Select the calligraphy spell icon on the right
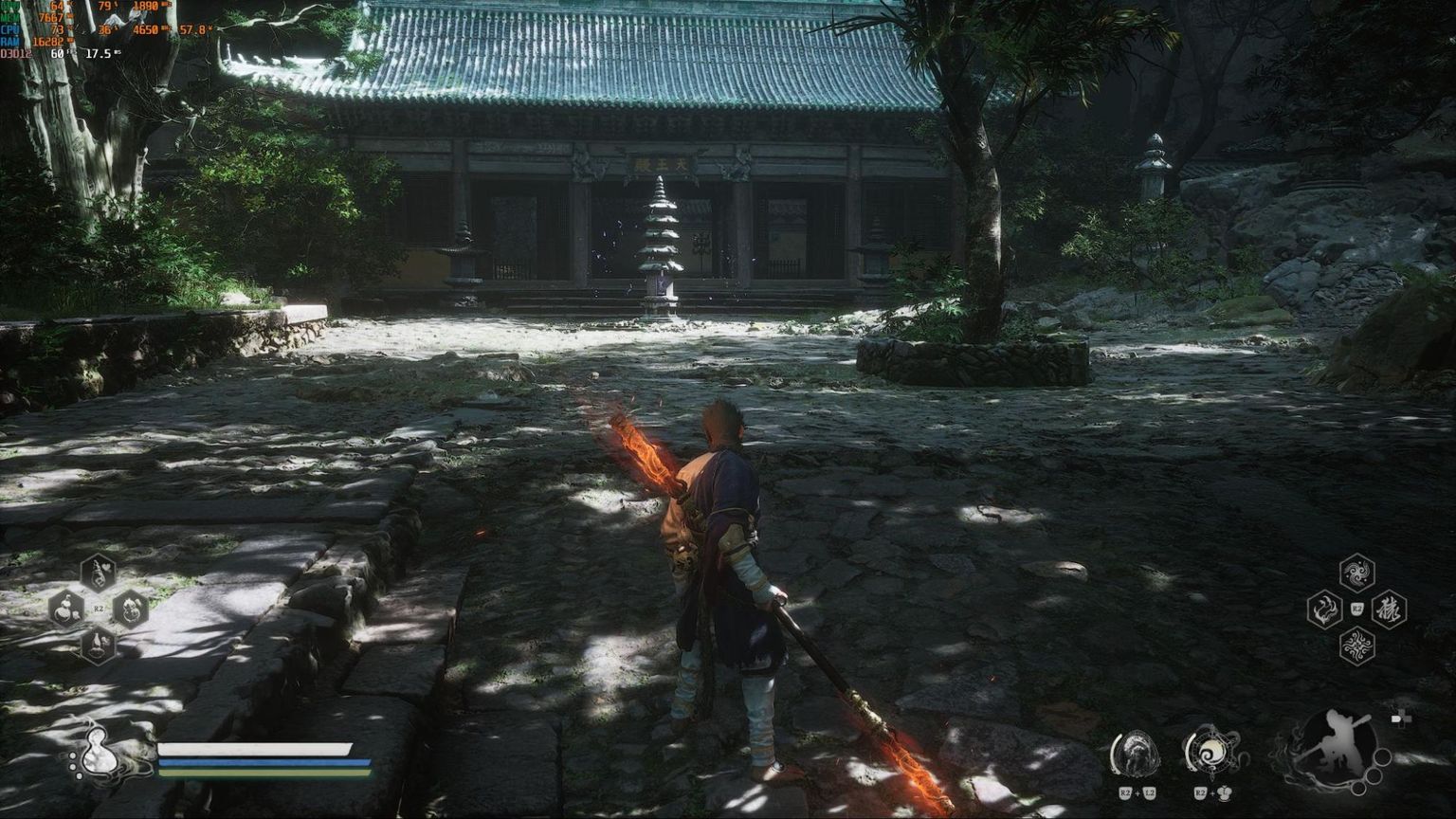Screen dimensions: 1456x819 click(x=1390, y=610)
